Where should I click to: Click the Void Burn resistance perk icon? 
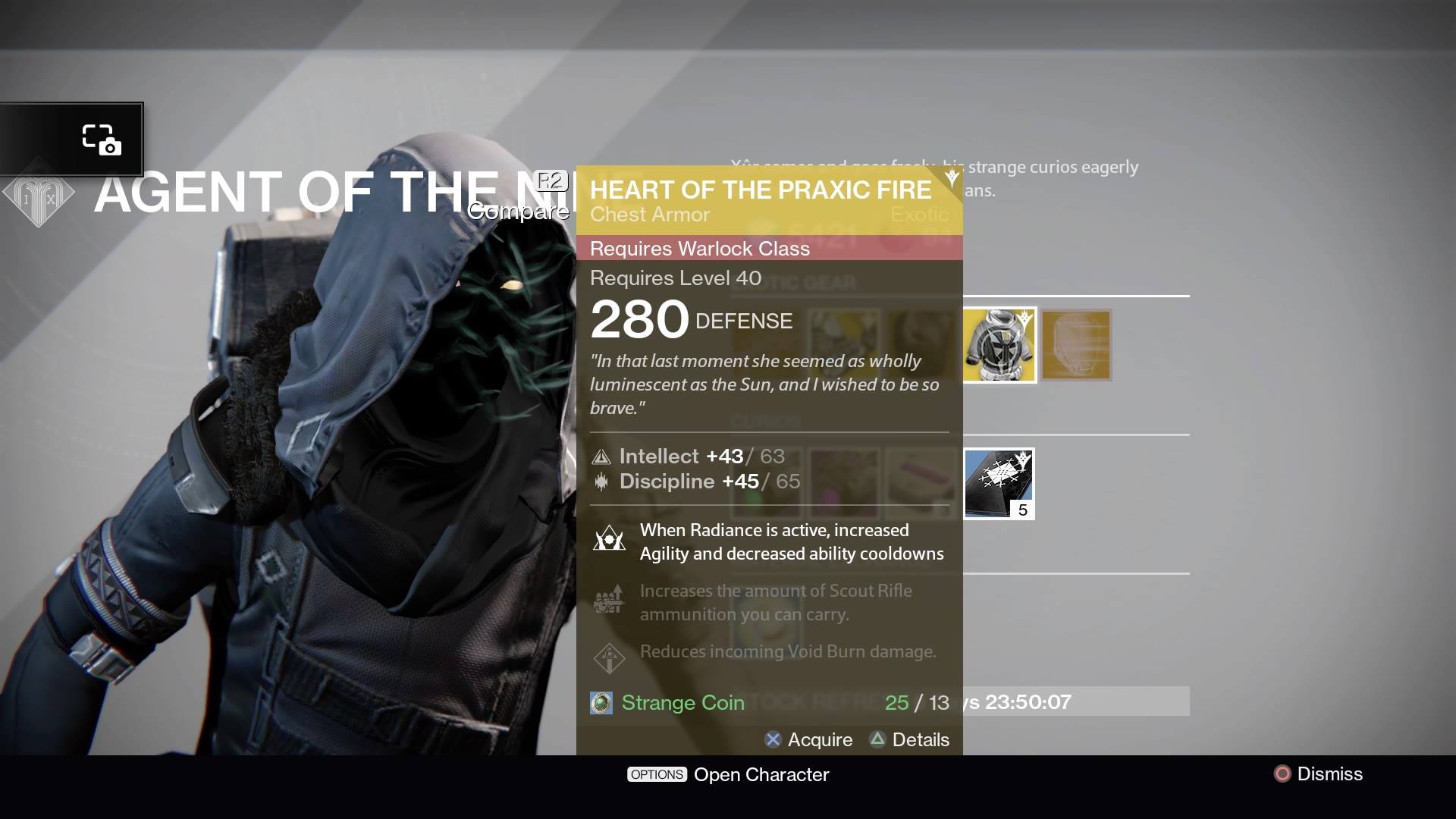(610, 657)
